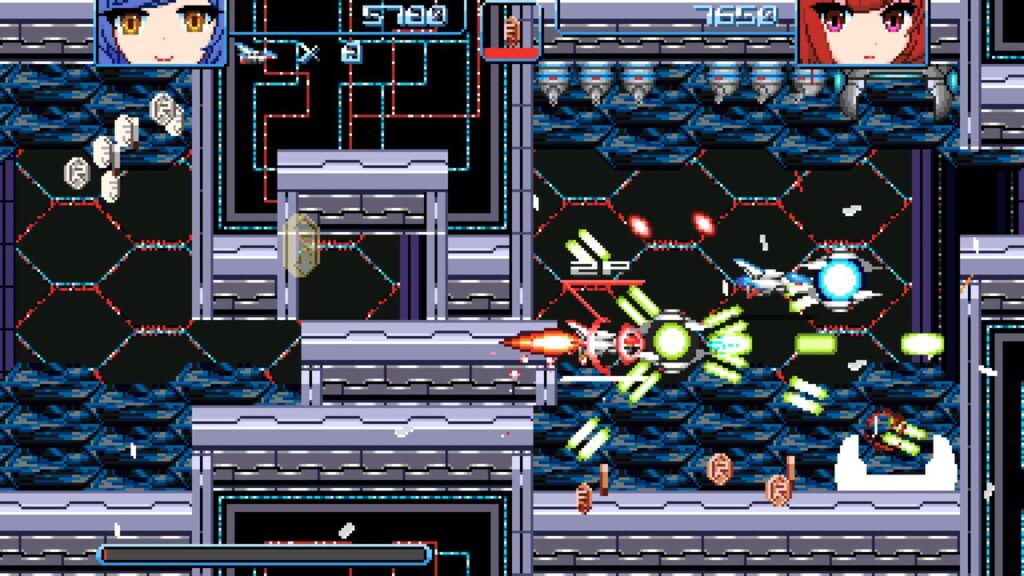The height and width of the screenshot is (576, 1024).
Task: Click the ship lives icon
Action: 257,53
